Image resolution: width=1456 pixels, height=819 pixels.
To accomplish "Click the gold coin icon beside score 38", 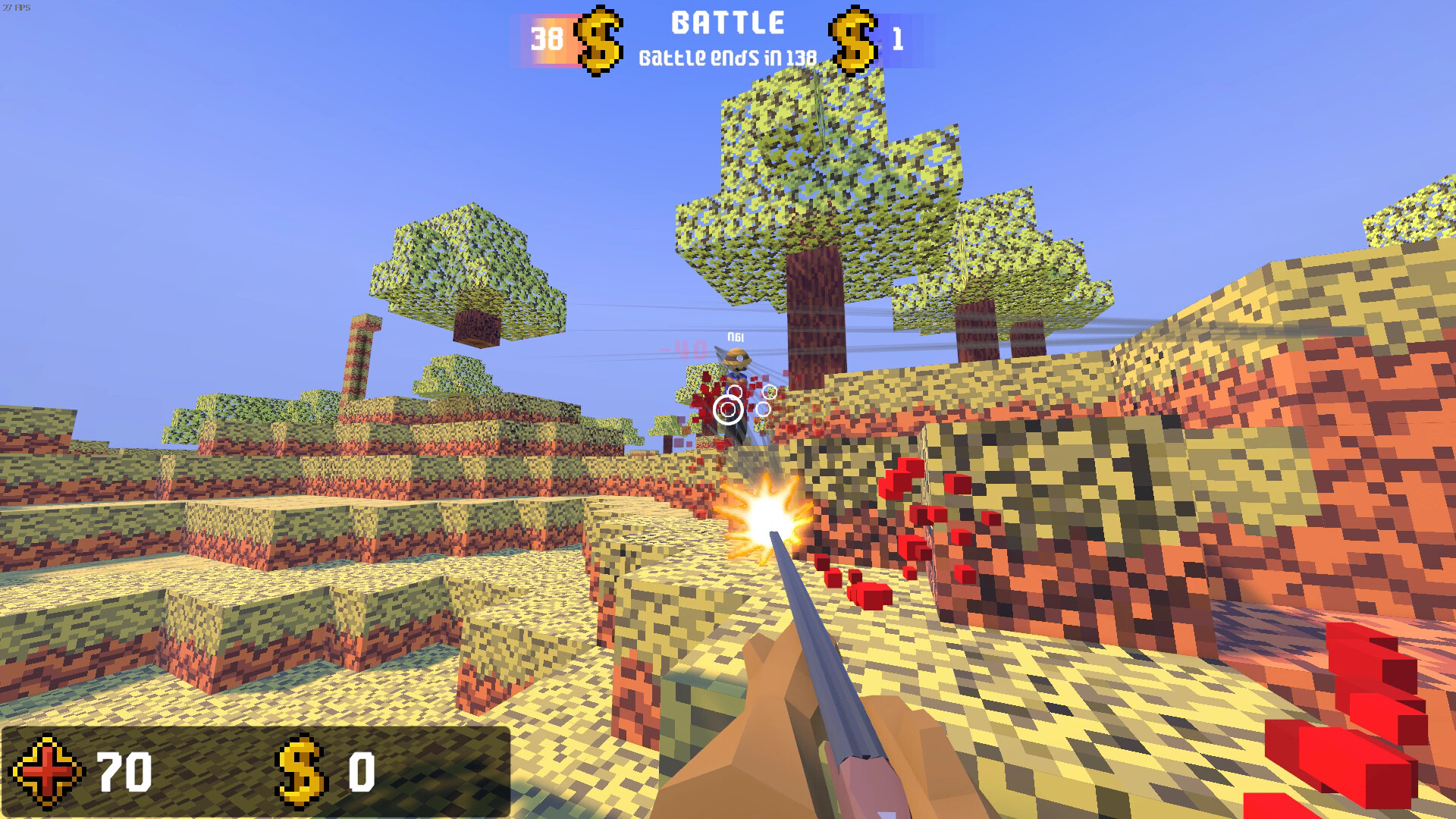I will [x=598, y=39].
